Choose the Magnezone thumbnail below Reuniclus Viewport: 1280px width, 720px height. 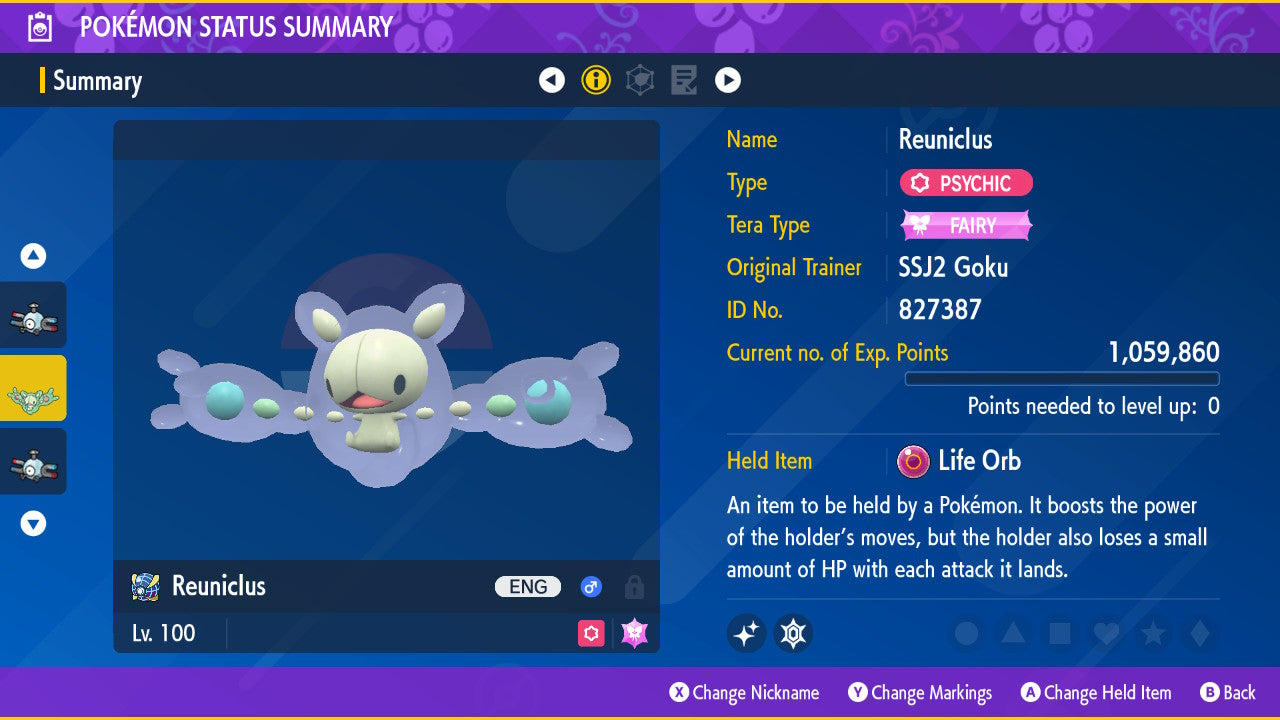pos(33,461)
